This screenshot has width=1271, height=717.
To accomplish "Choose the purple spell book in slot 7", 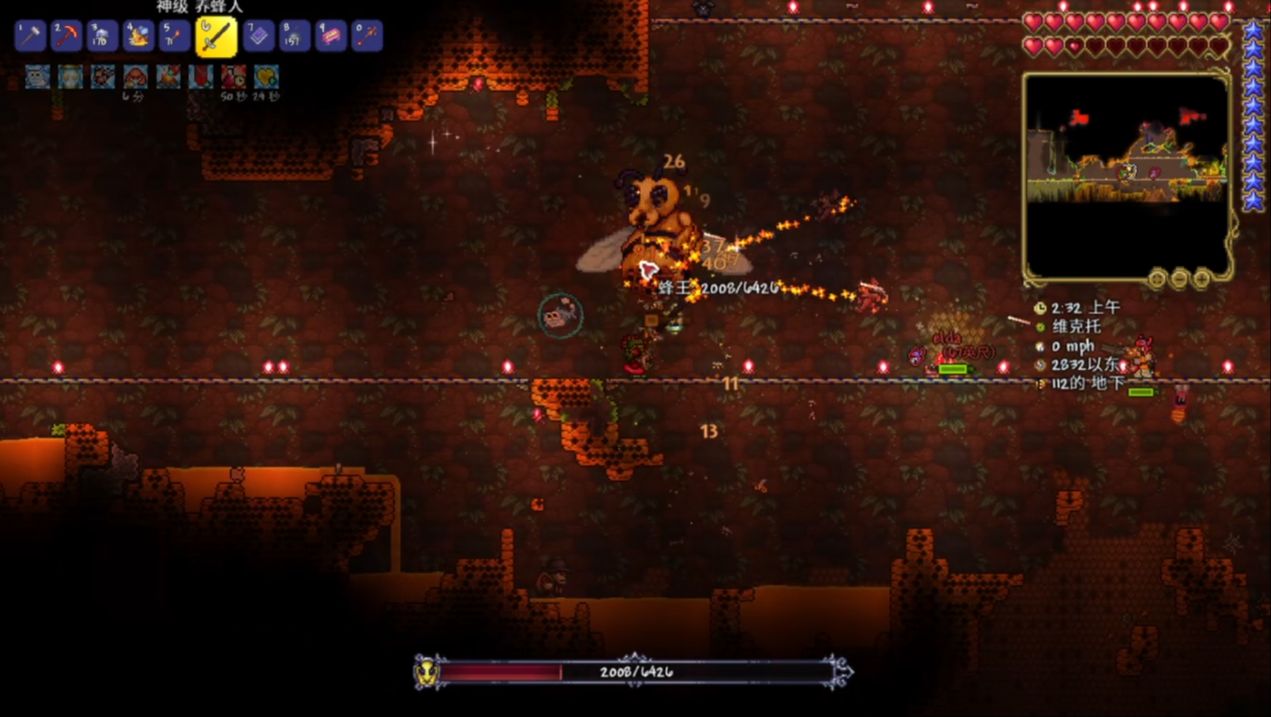I will click(x=258, y=36).
